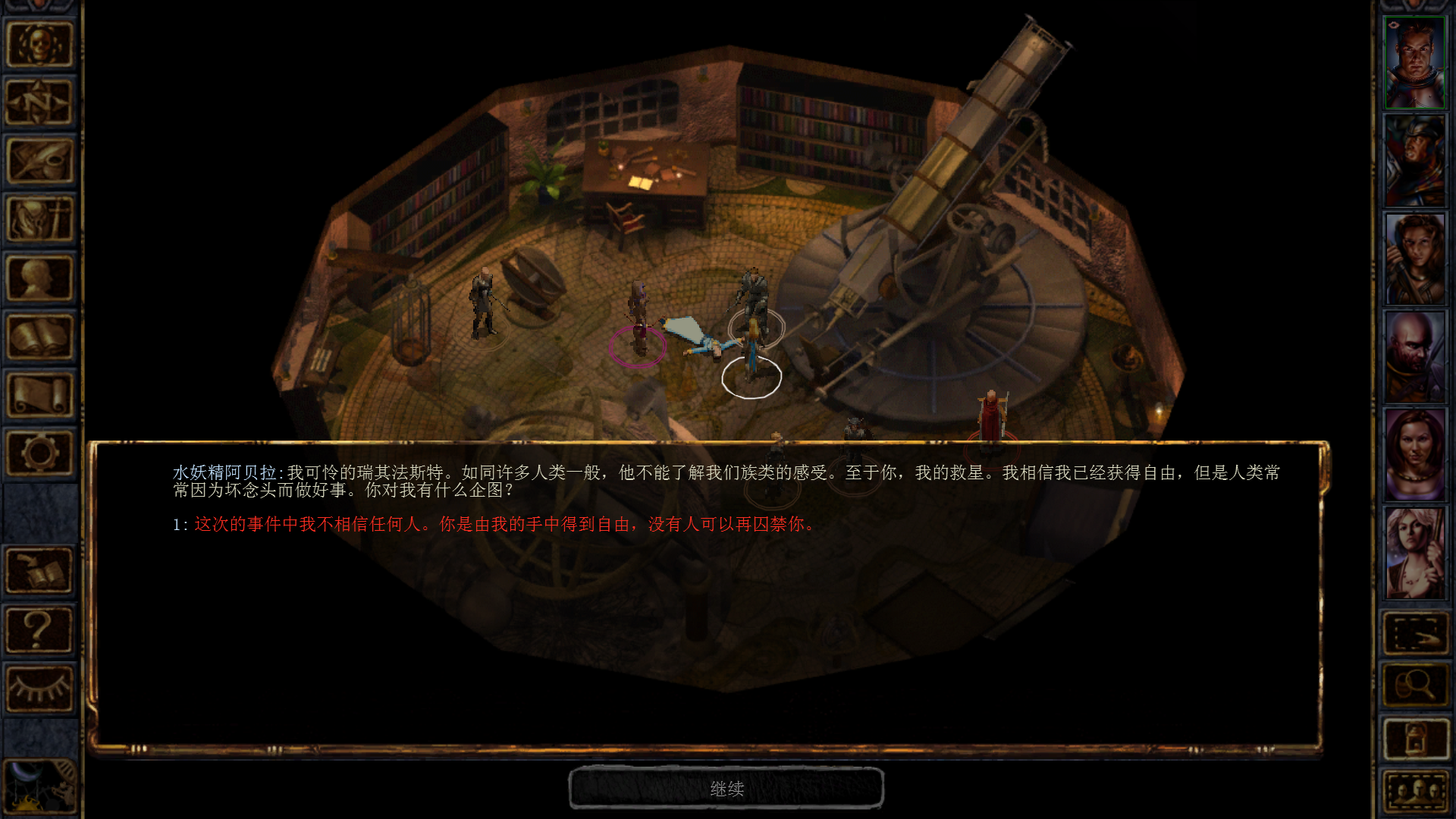The image size is (1456, 819).
Task: Open the priest scroll icon
Action: [x=39, y=394]
